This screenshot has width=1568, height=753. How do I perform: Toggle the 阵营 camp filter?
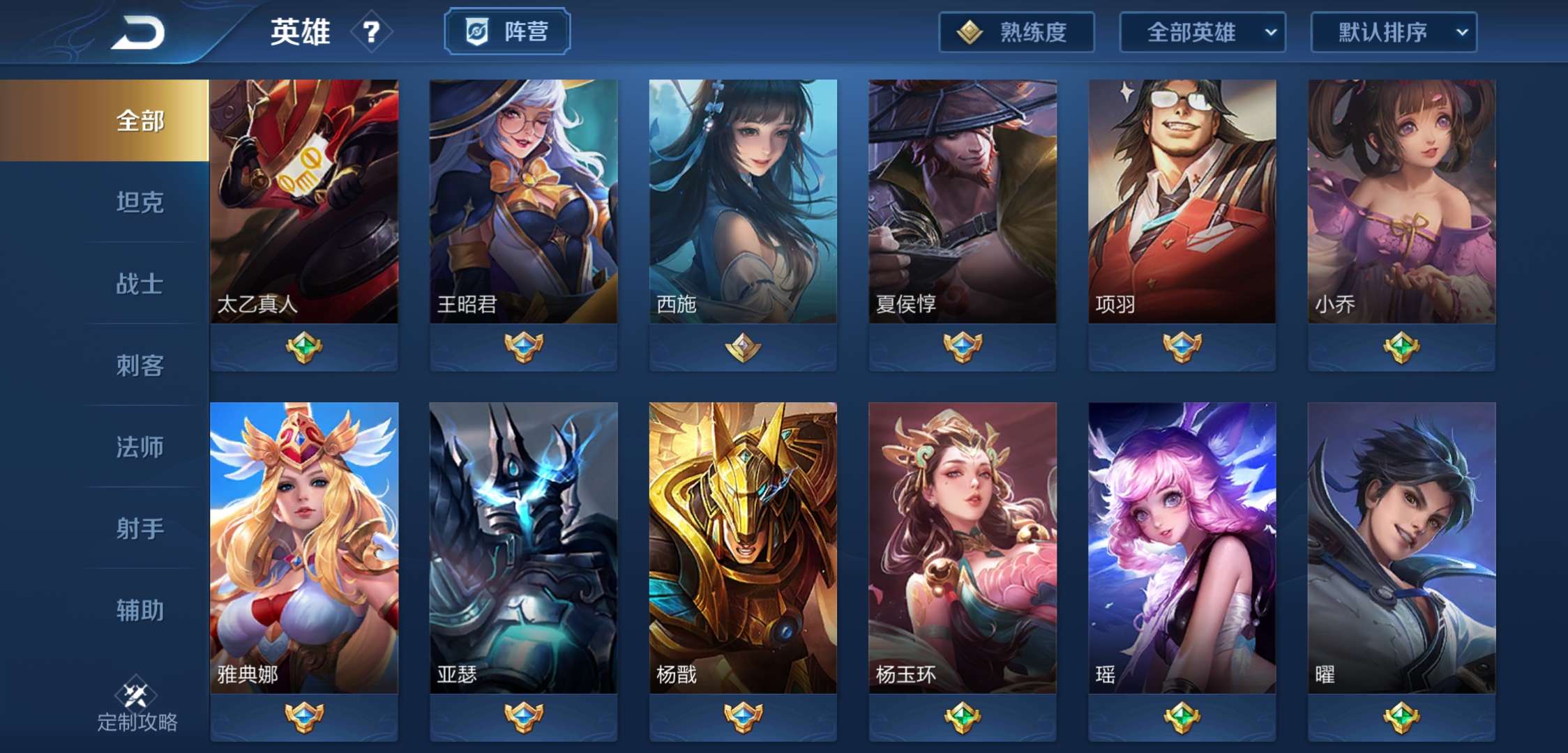[508, 30]
